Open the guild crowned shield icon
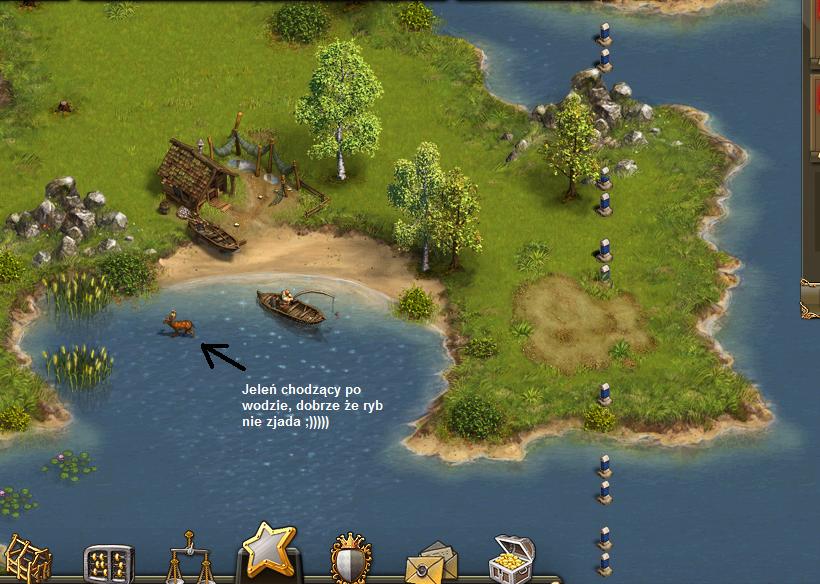This screenshot has height=584, width=820. click(x=351, y=560)
